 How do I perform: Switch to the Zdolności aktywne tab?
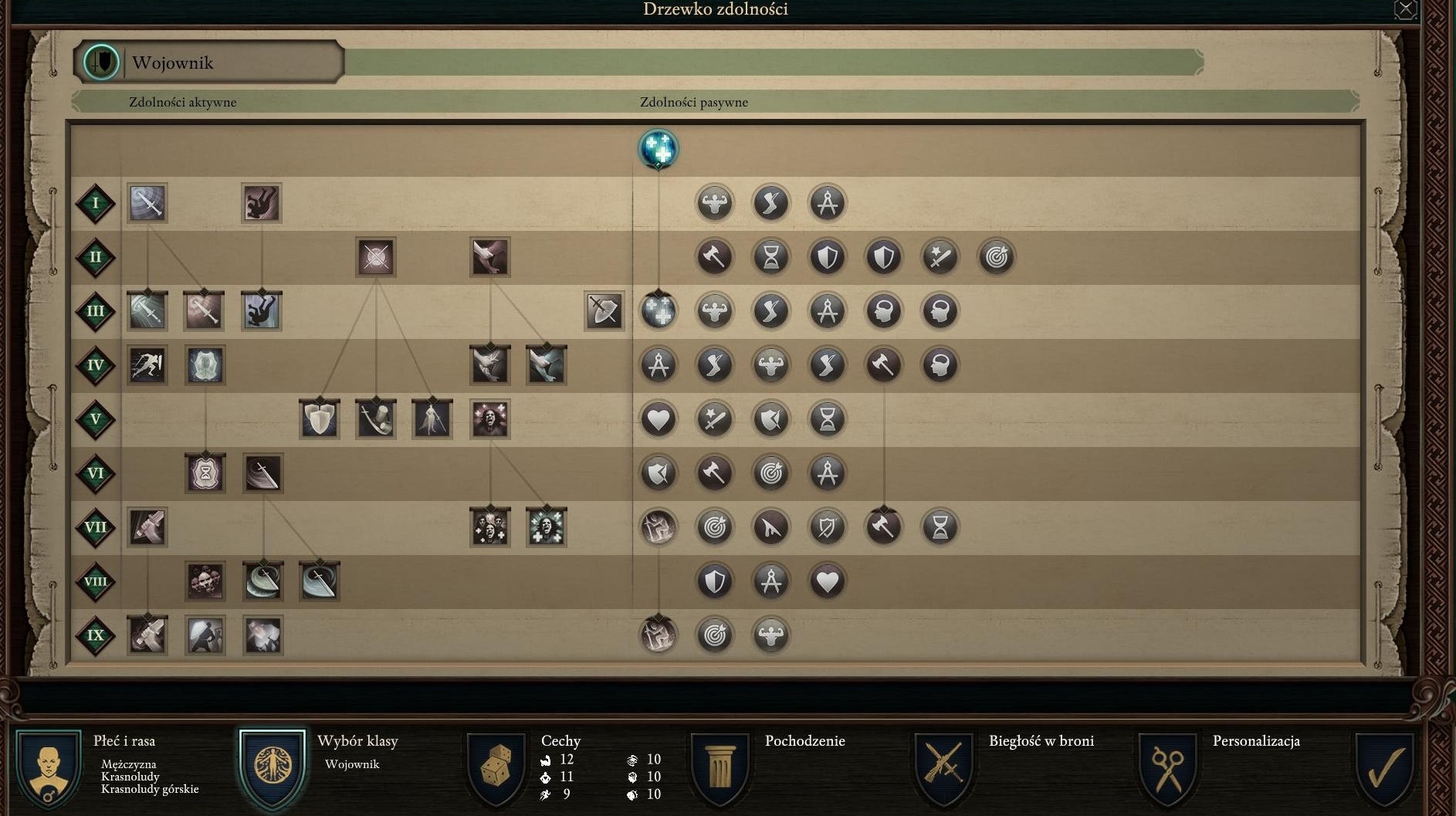coord(183,101)
